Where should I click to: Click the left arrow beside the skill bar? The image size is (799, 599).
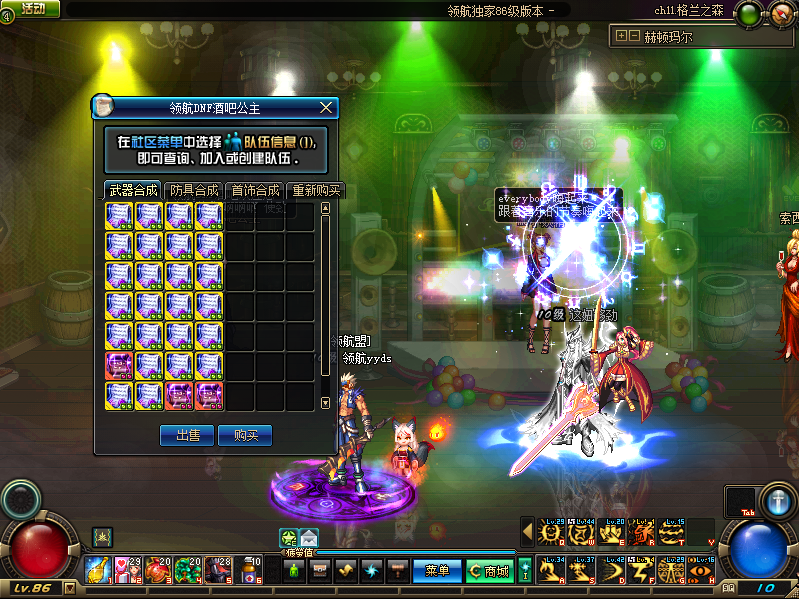pos(527,533)
